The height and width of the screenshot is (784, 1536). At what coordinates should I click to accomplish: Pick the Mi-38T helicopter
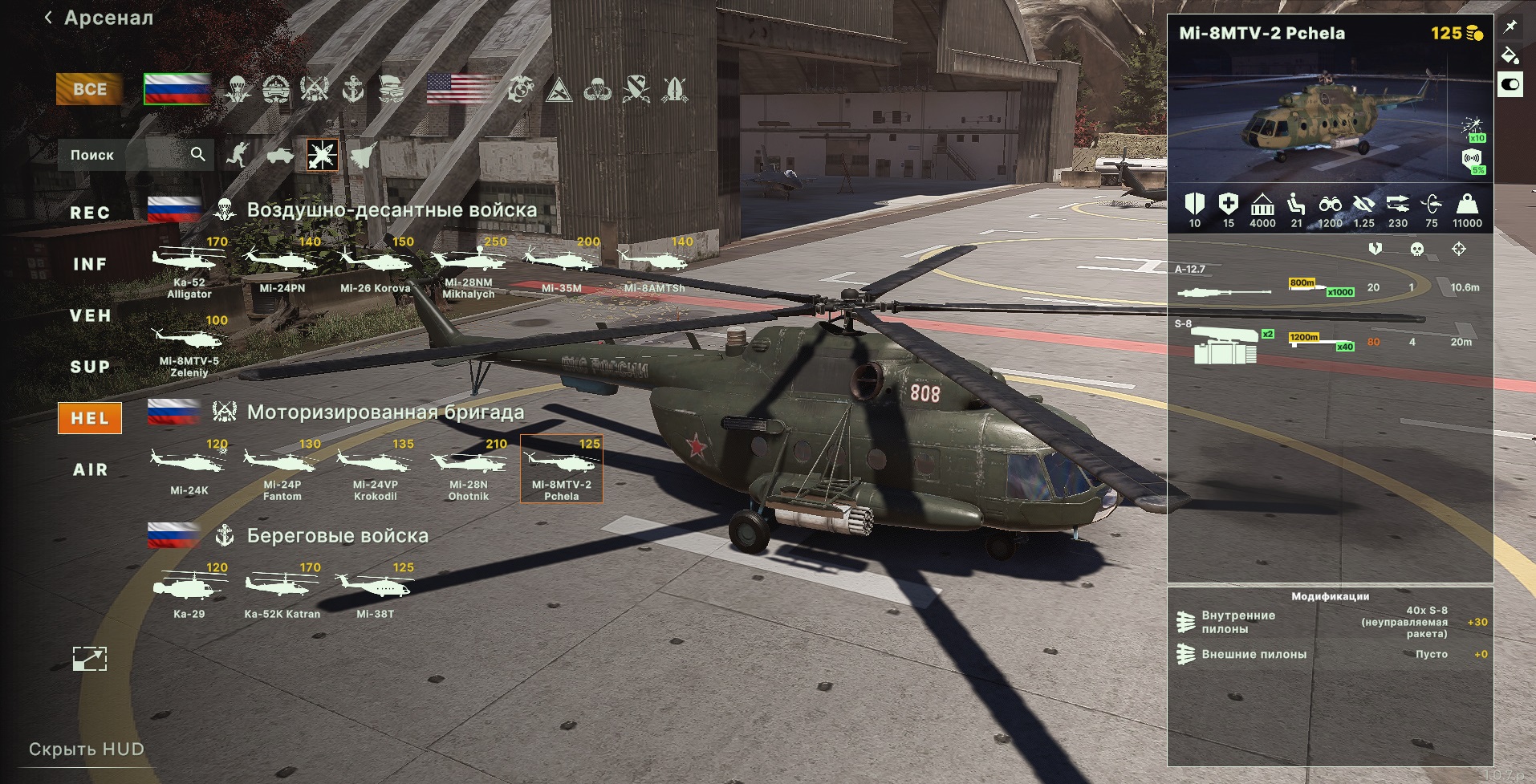375,592
